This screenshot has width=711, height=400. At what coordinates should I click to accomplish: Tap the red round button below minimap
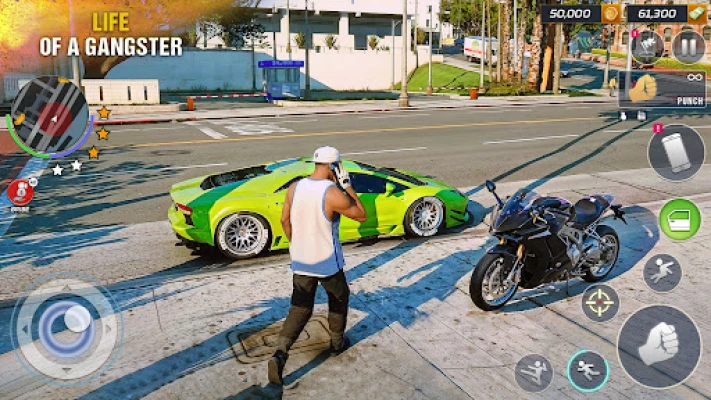pyautogui.click(x=19, y=192)
